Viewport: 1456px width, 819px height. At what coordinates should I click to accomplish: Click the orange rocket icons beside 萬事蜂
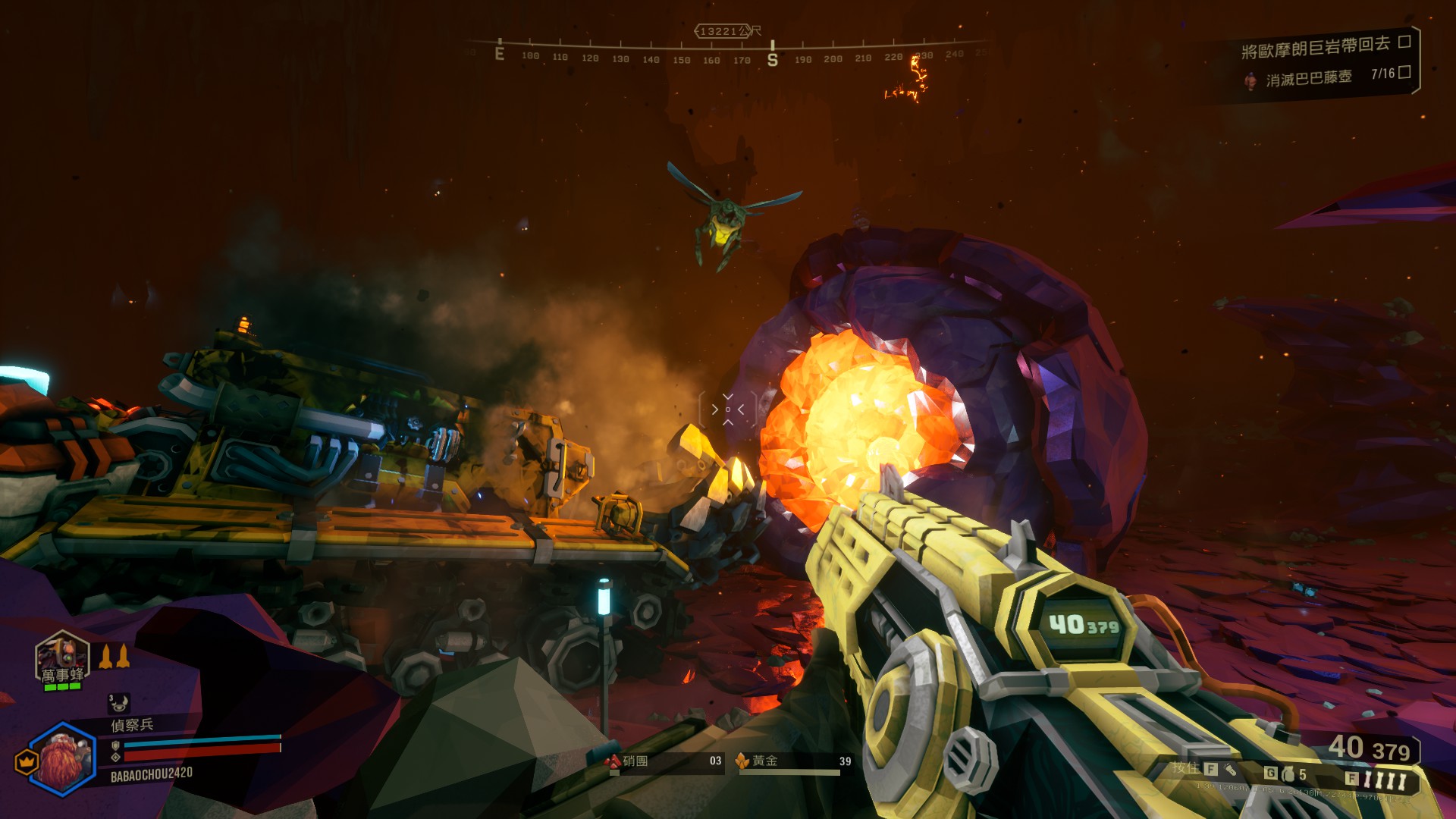(x=114, y=657)
